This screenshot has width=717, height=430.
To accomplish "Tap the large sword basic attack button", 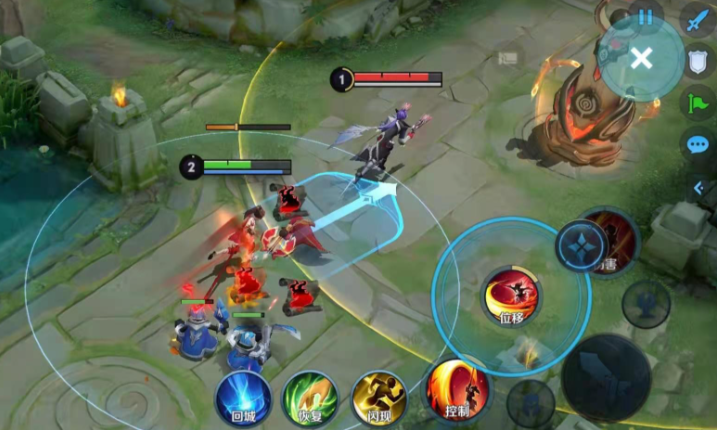I will pos(606,377).
